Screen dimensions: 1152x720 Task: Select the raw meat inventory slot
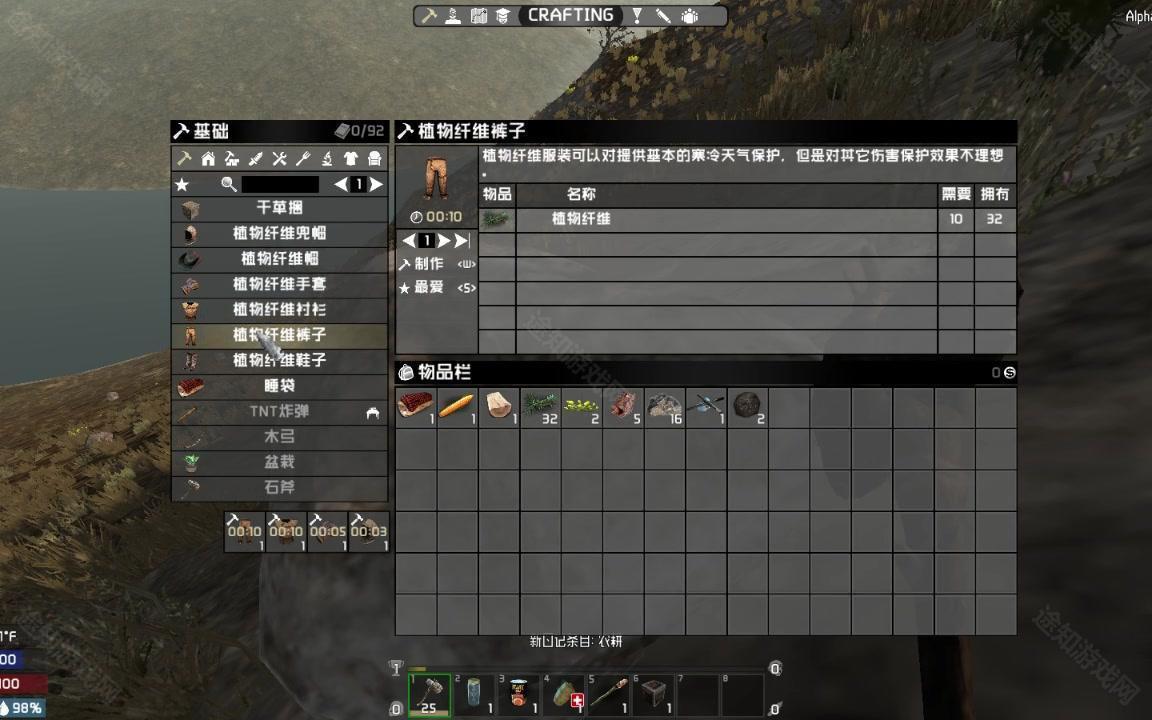pyautogui.click(x=415, y=407)
